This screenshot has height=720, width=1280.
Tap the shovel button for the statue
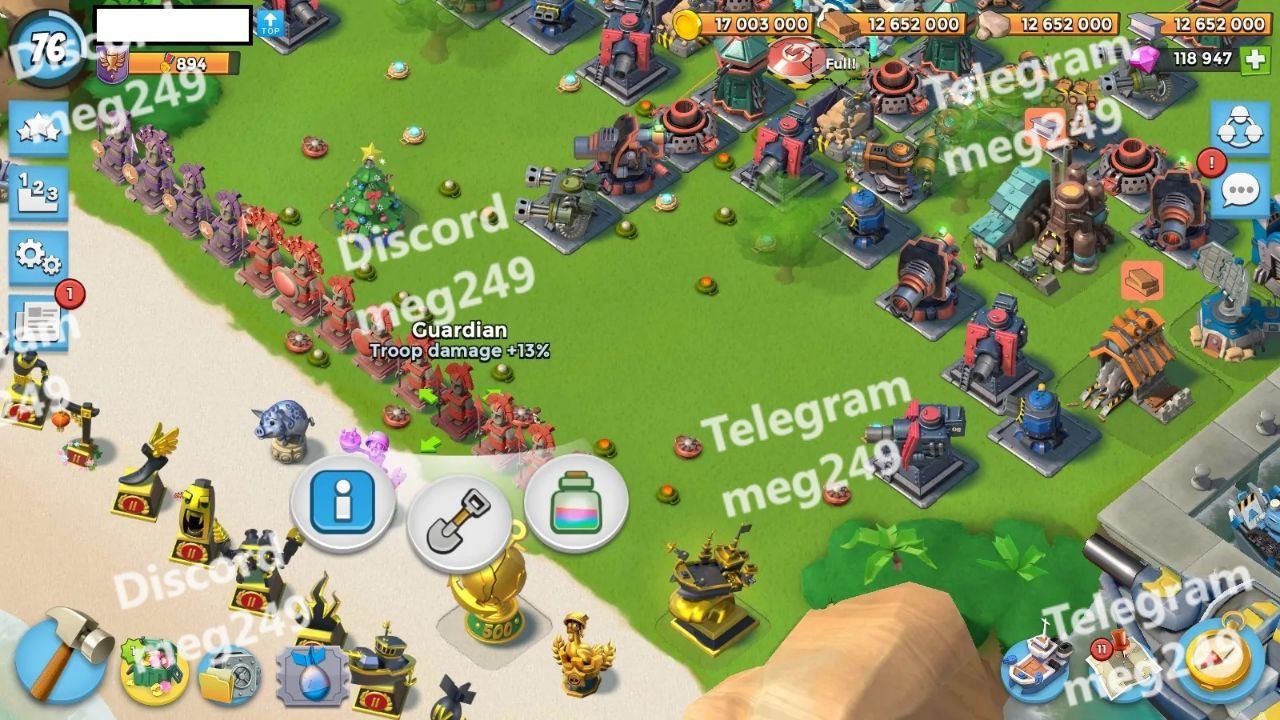click(460, 520)
